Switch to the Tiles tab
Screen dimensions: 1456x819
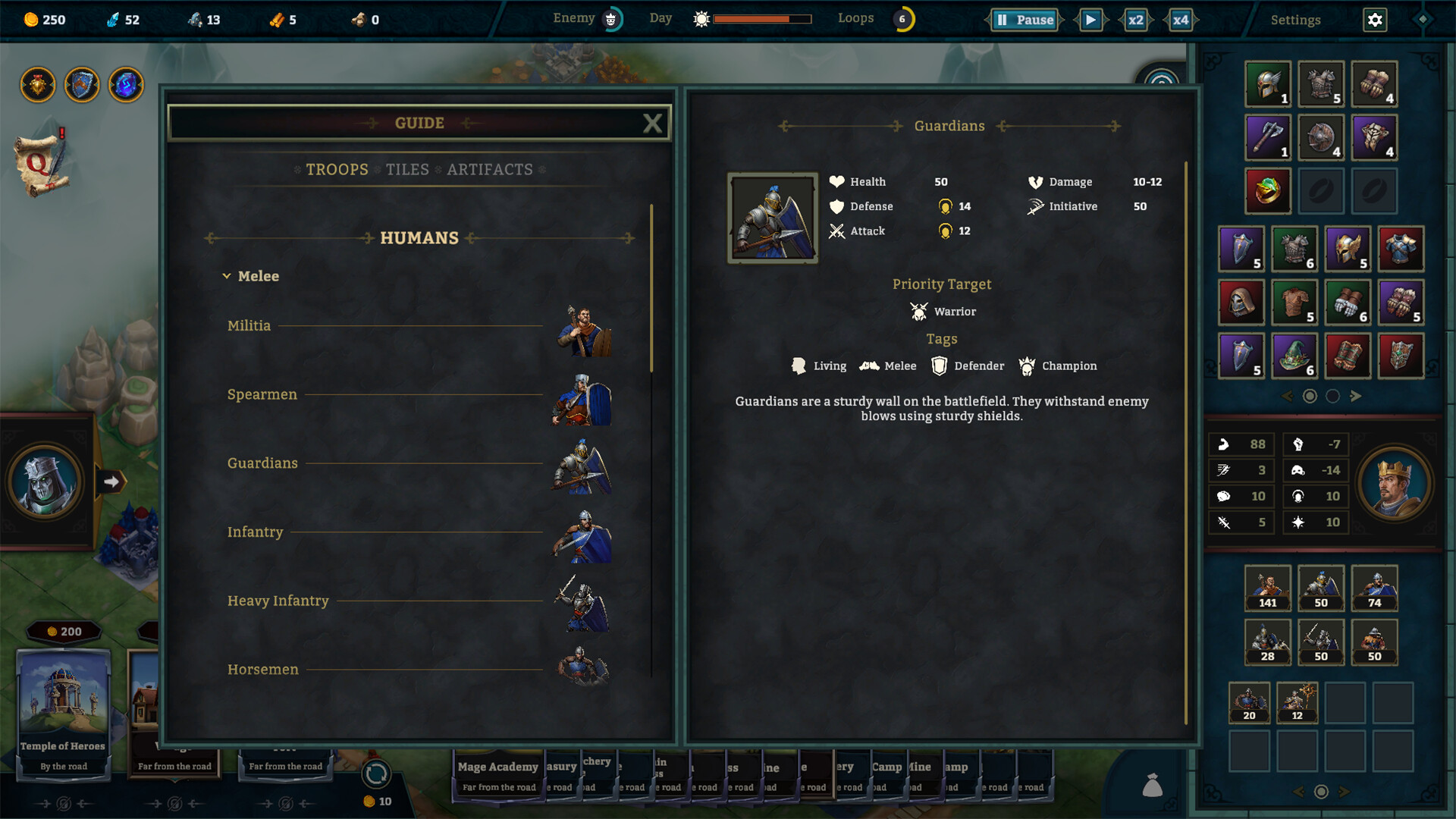tap(407, 170)
